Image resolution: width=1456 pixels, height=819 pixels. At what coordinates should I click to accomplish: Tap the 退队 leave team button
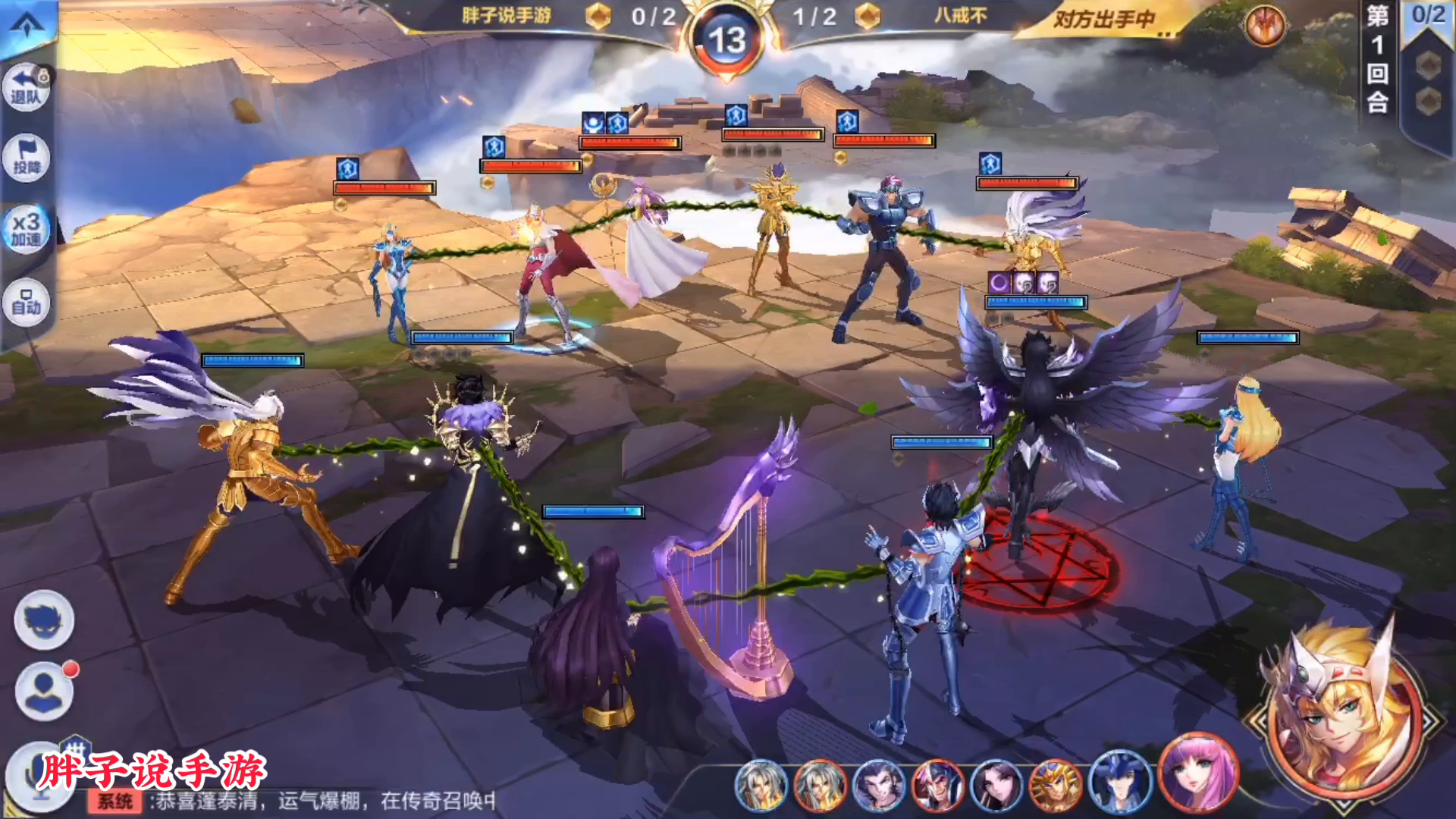tap(27, 87)
